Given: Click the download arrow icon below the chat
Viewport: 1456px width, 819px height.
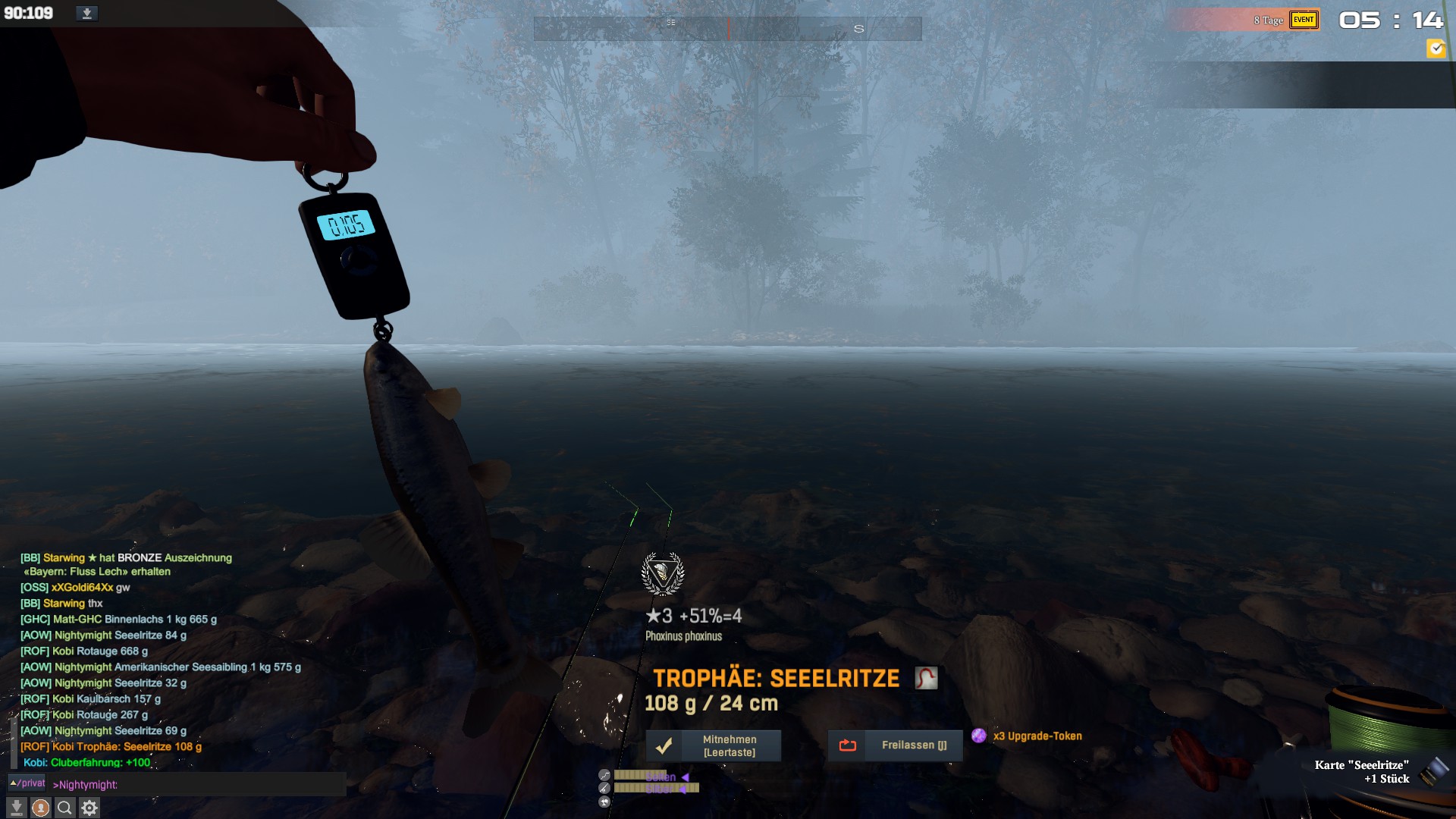Looking at the screenshot, I should click(x=17, y=808).
